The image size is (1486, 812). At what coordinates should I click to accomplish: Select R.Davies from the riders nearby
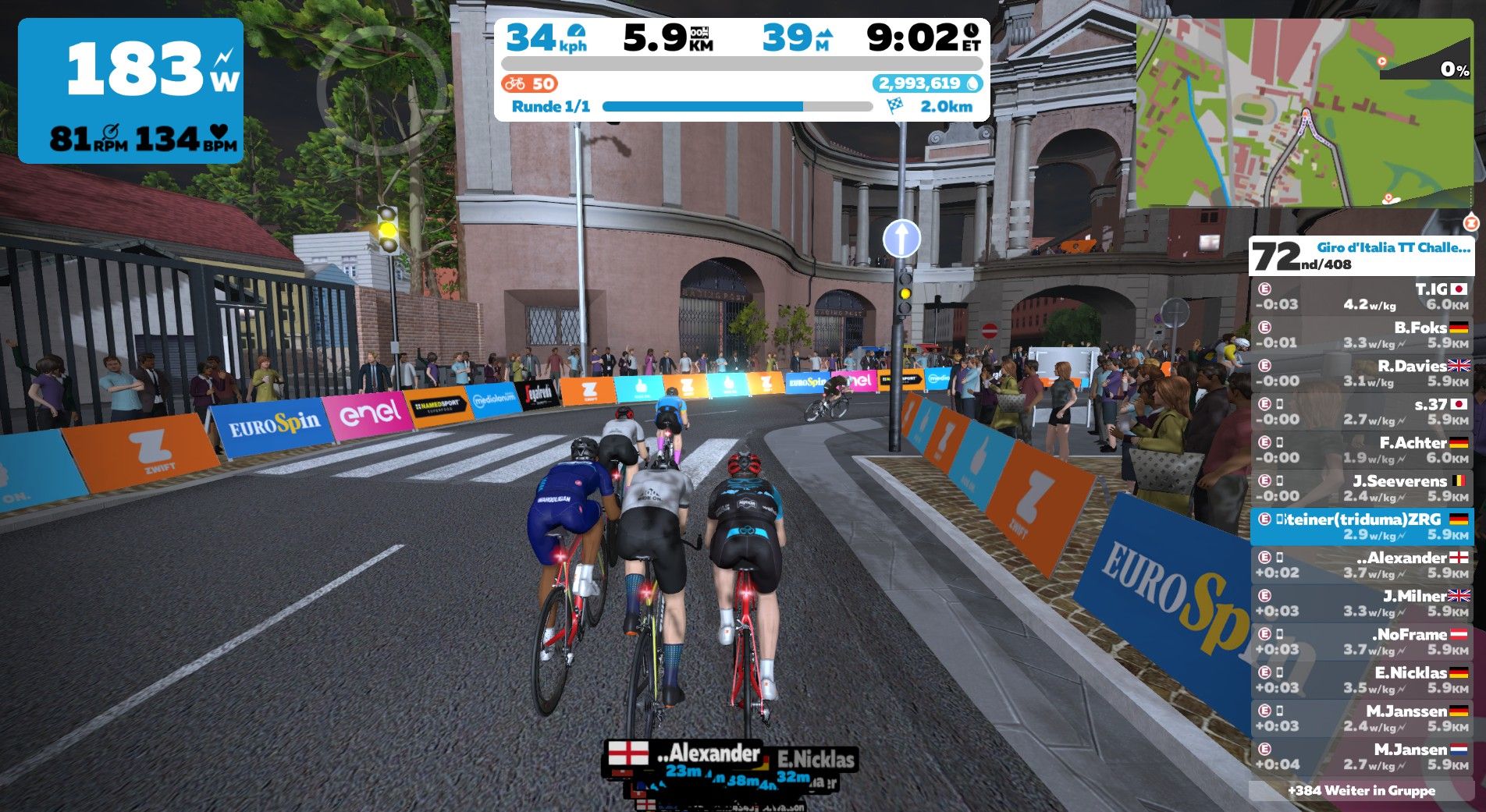tap(1362, 373)
